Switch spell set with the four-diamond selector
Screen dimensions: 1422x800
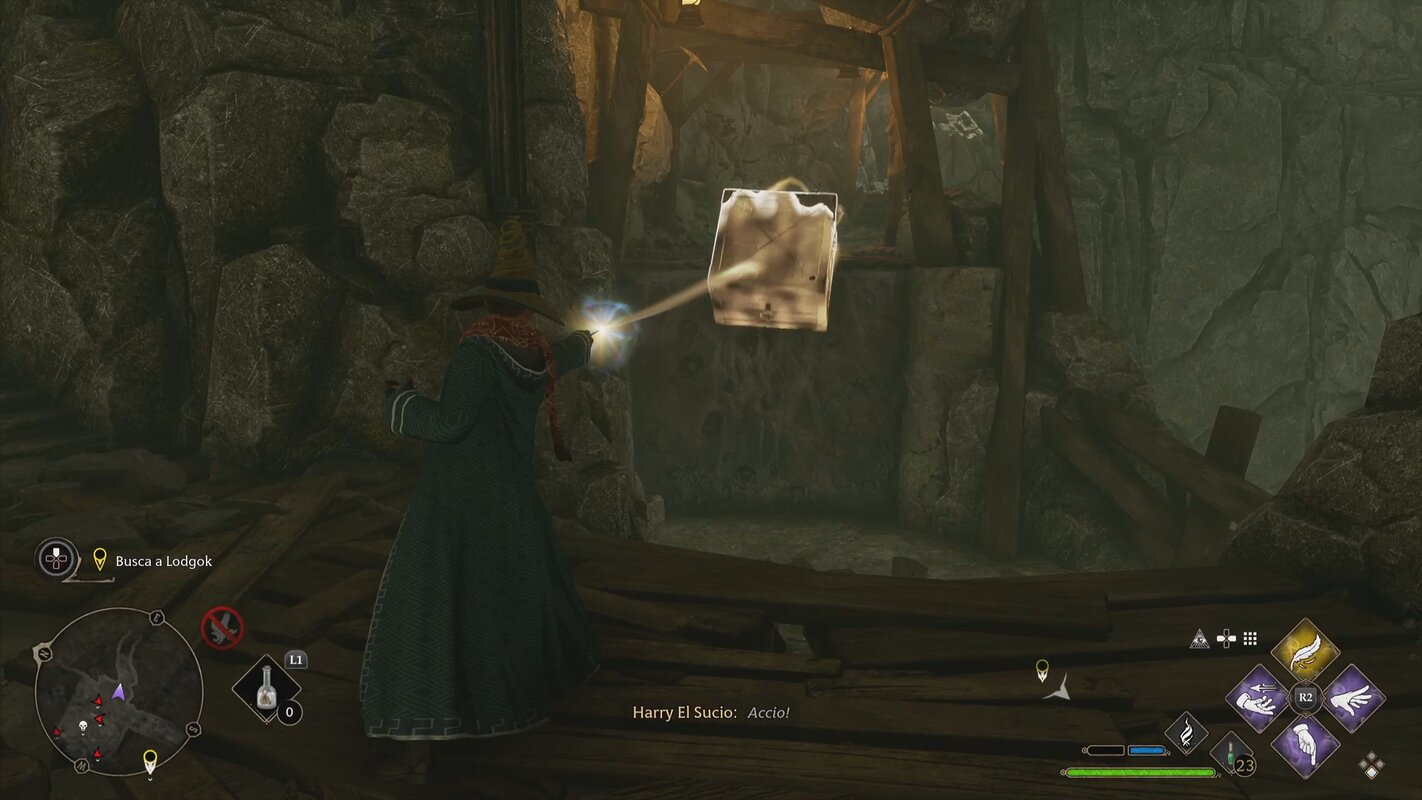pos(1372,766)
